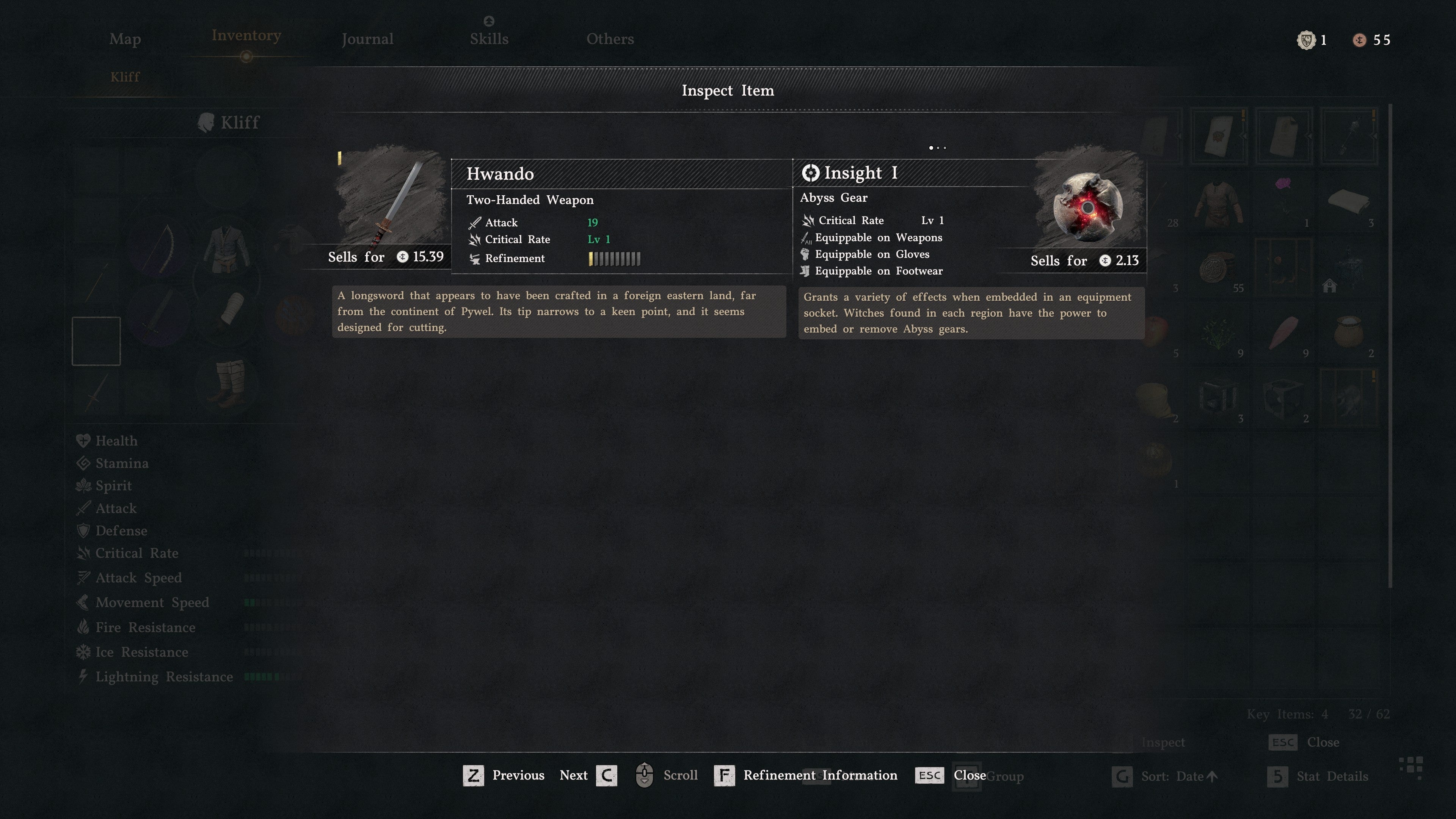Image resolution: width=1456 pixels, height=819 pixels.
Task: Click Kliff's character portrait icon
Action: coord(206,122)
